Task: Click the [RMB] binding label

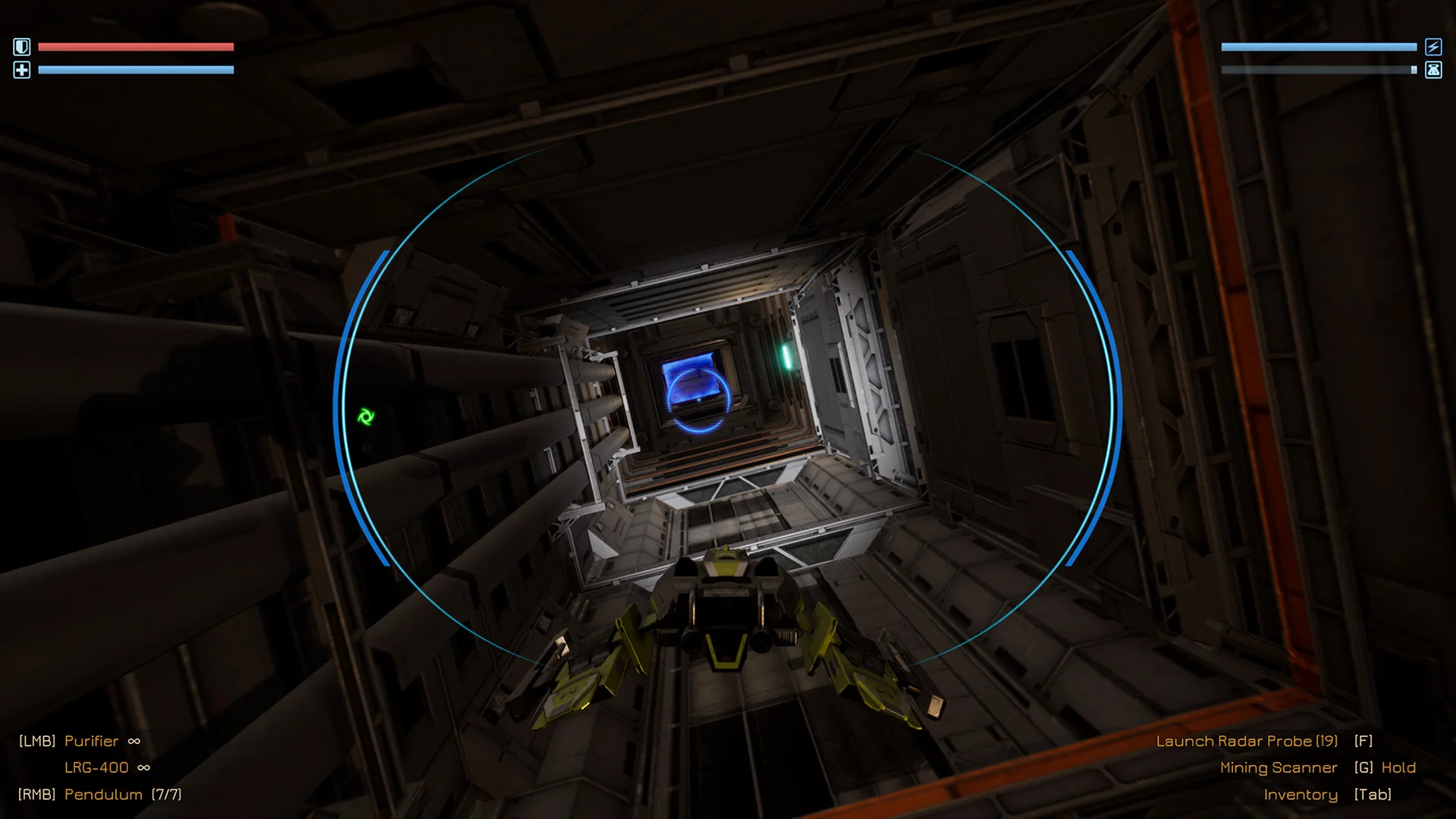Action: click(x=37, y=794)
